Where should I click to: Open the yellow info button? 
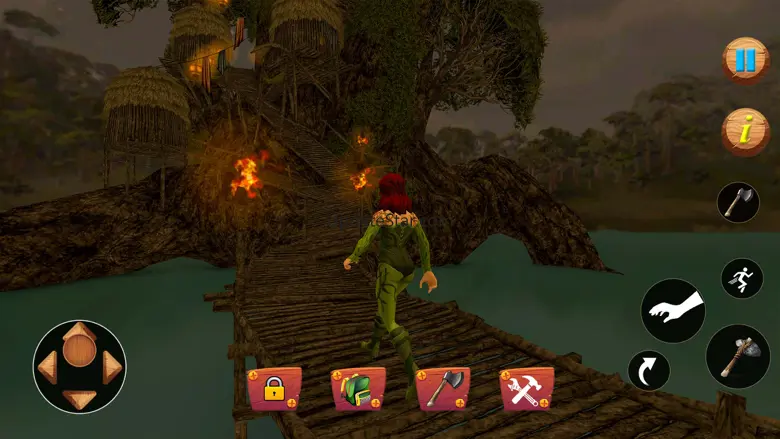[x=745, y=132]
